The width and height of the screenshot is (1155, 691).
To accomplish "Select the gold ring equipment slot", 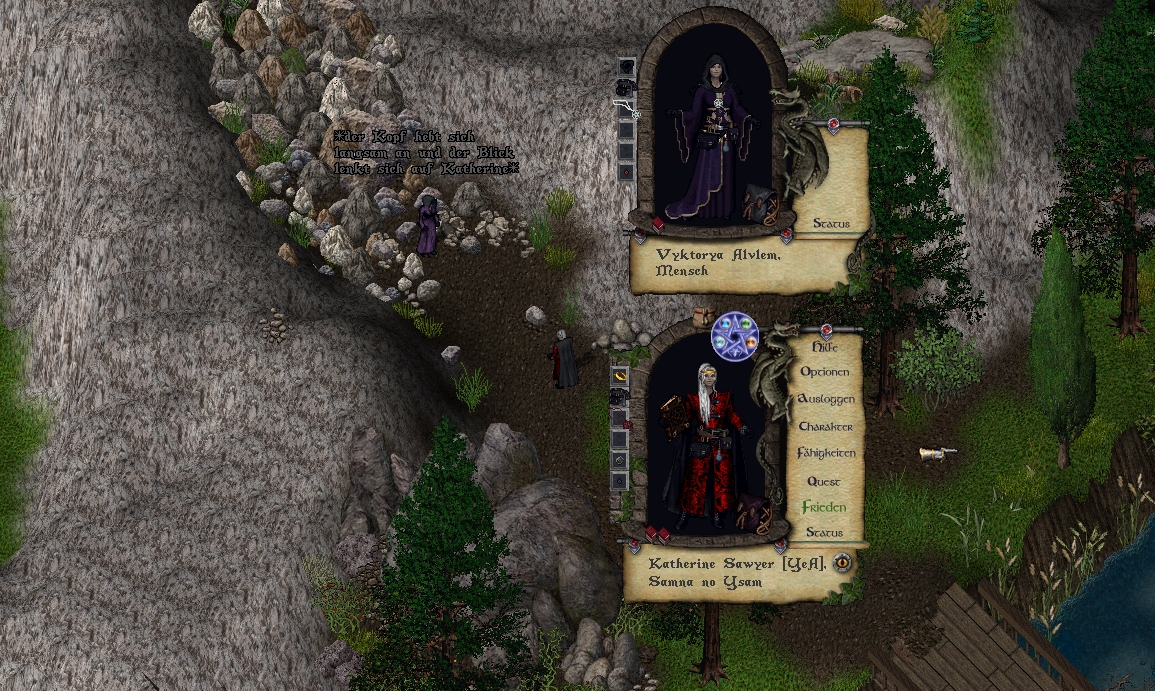I will pyautogui.click(x=620, y=376).
